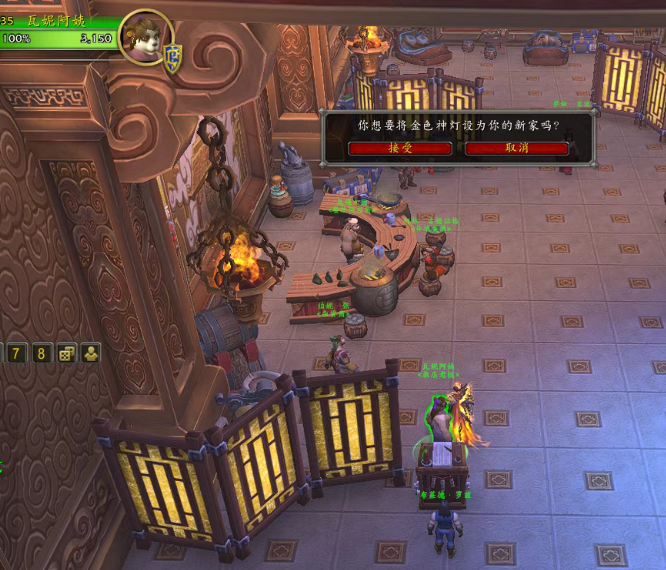The image size is (666, 570).
Task: Click the button labeled 7
Action: [x=17, y=353]
